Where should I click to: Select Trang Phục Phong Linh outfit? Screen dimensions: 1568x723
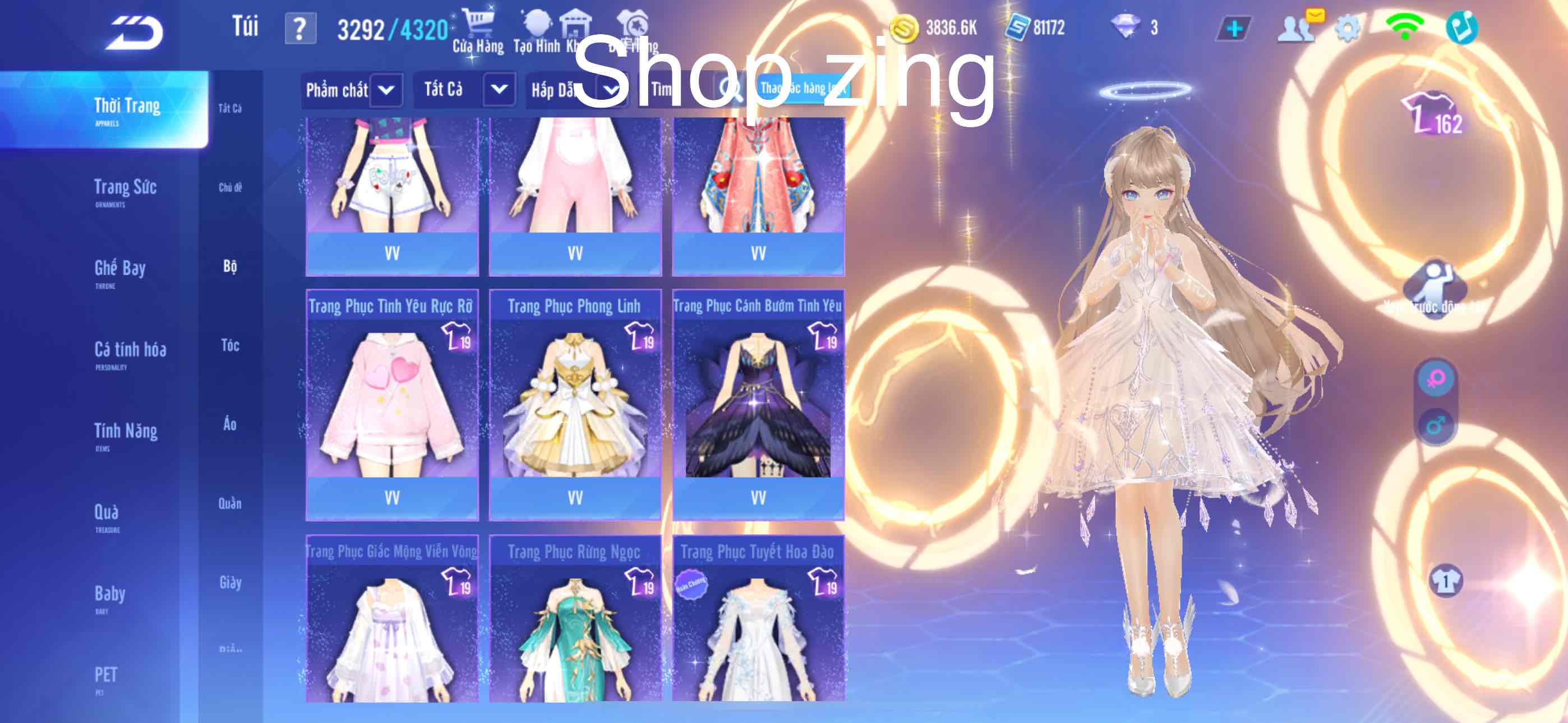(x=575, y=403)
